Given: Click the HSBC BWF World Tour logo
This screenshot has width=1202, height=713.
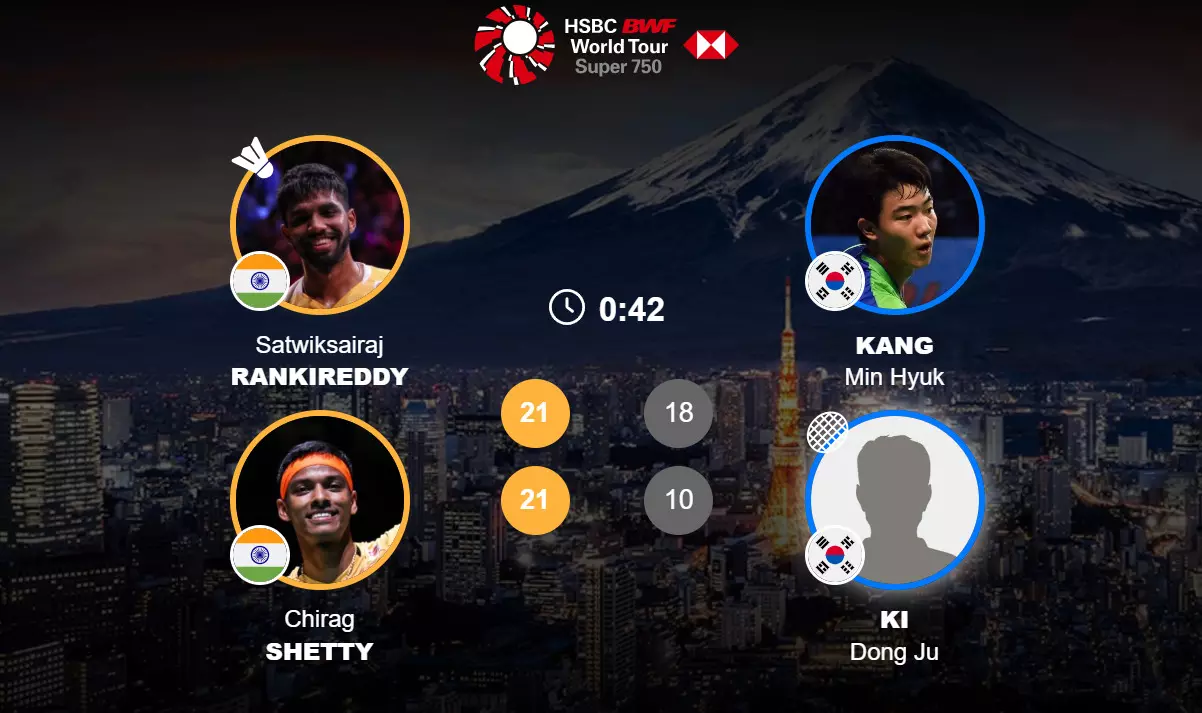Looking at the screenshot, I should pyautogui.click(x=606, y=44).
